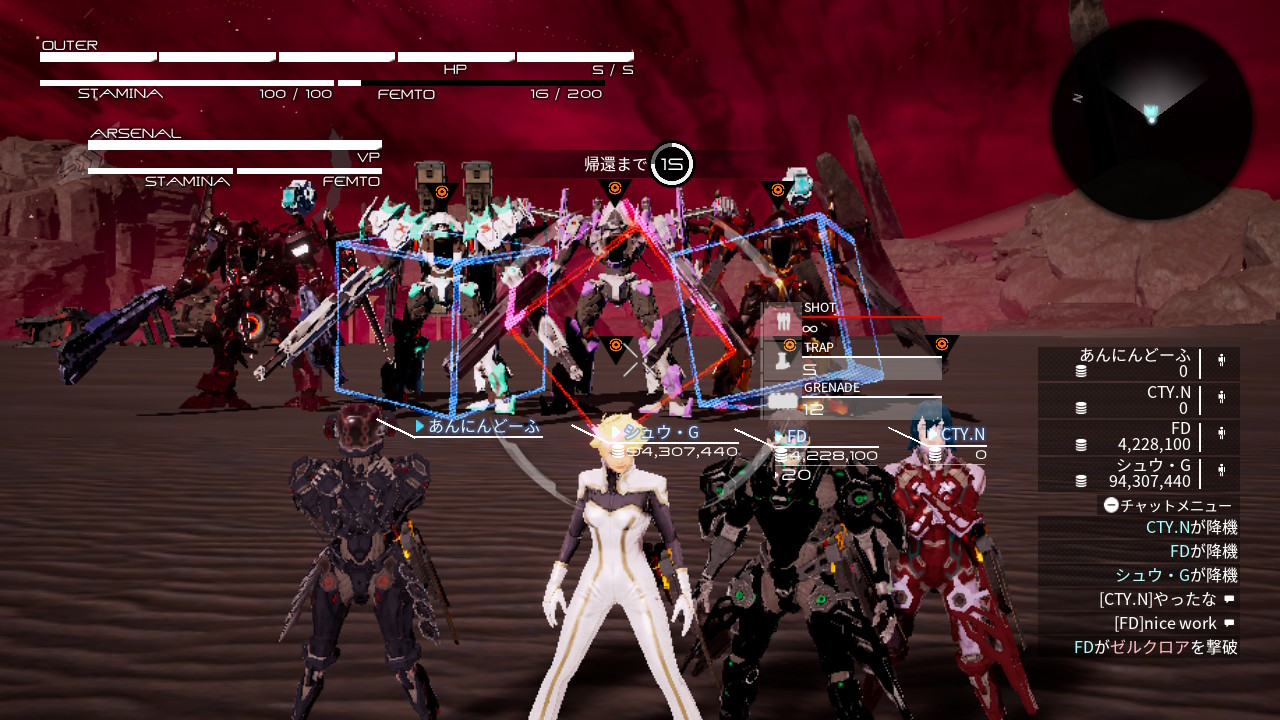
Task: Click the pilot icon beside CTY.N's score row
Action: tap(1222, 398)
